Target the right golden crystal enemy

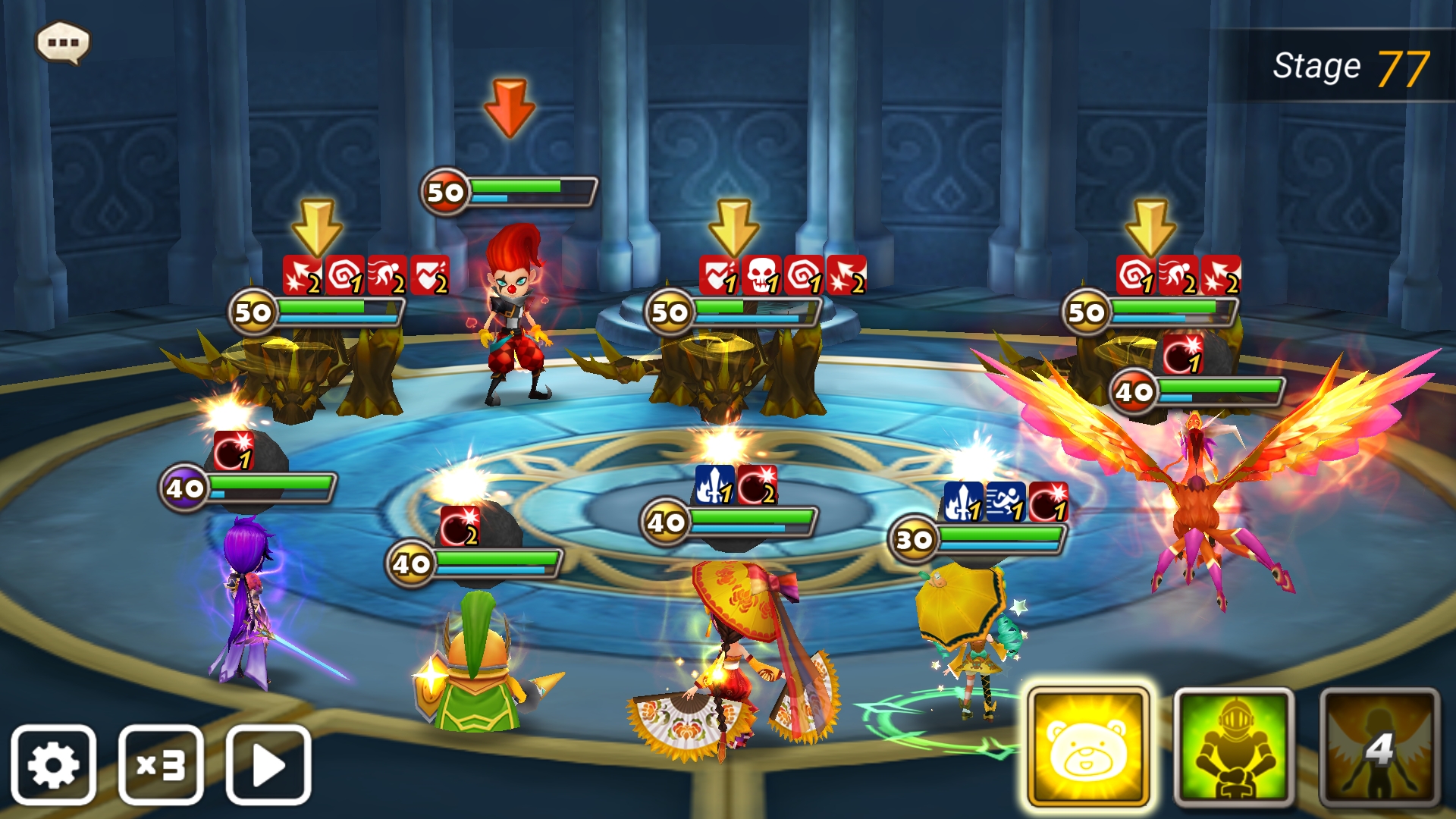pyautogui.click(x=1122, y=364)
